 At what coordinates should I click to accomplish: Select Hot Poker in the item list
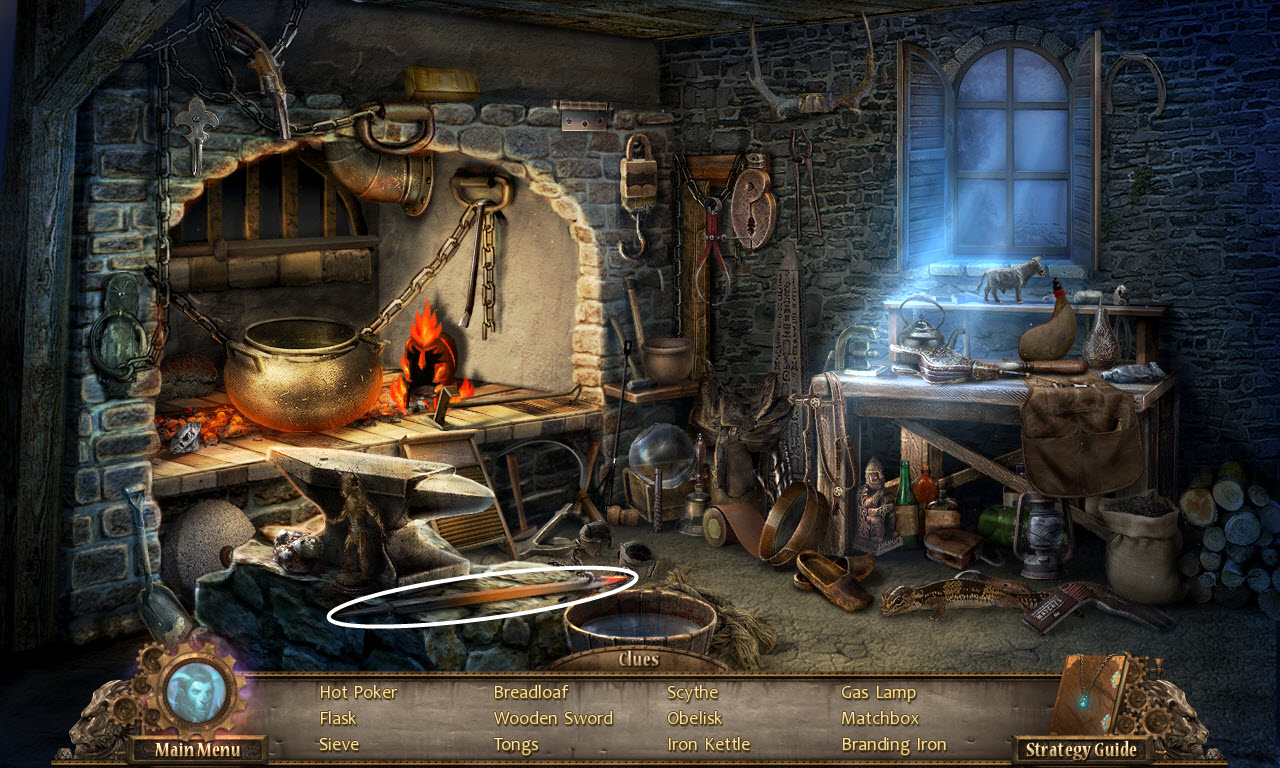(358, 692)
